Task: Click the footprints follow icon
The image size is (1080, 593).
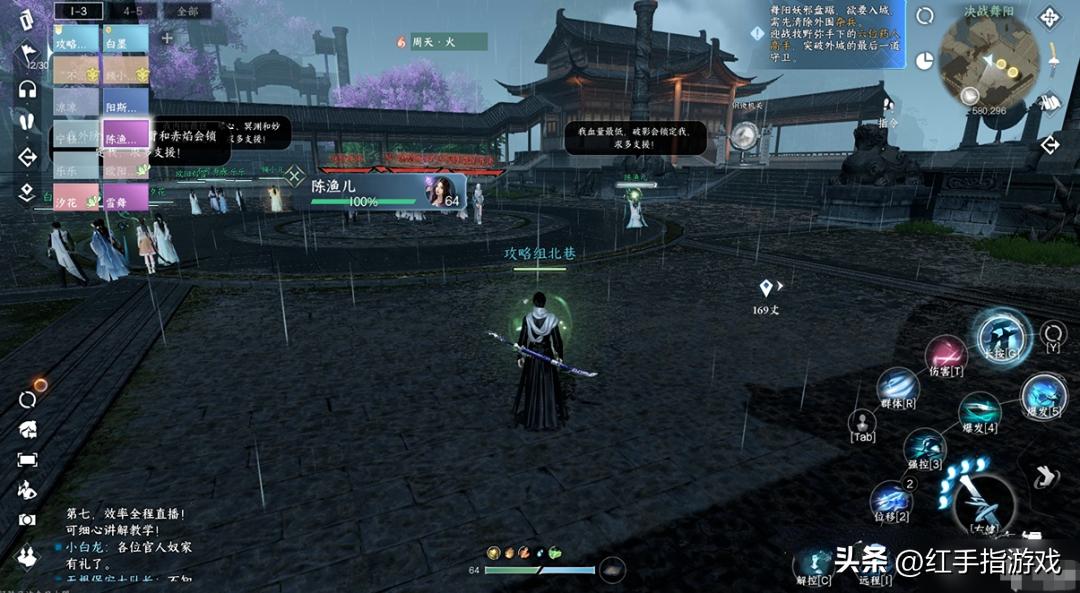Action: coord(27,122)
